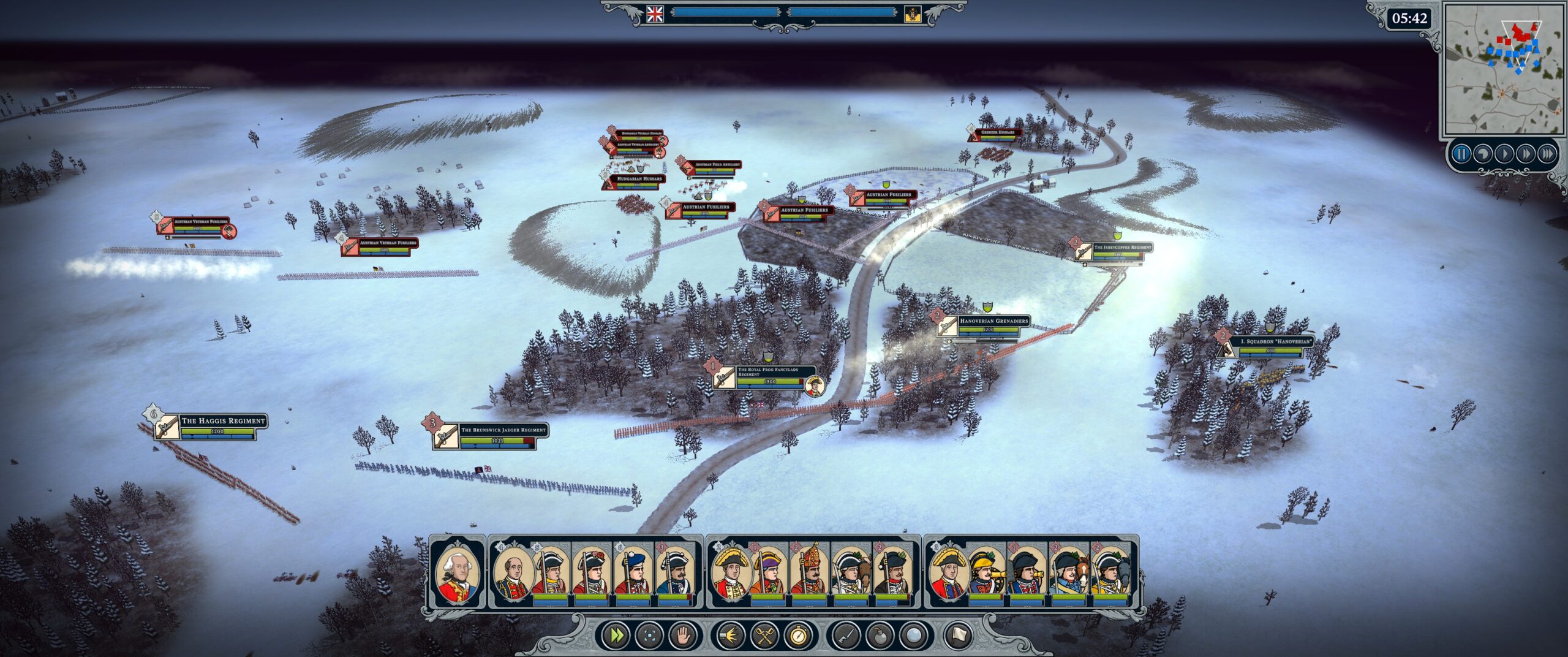
Task: Activate the musket fire command icon
Action: [x=730, y=636]
